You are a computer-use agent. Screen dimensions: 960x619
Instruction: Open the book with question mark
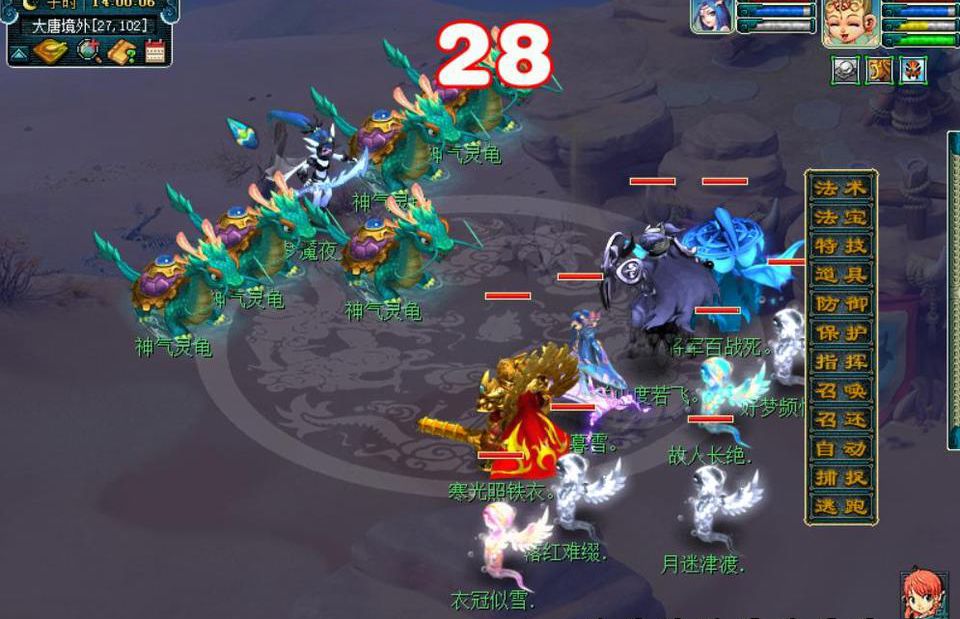[x=122, y=51]
